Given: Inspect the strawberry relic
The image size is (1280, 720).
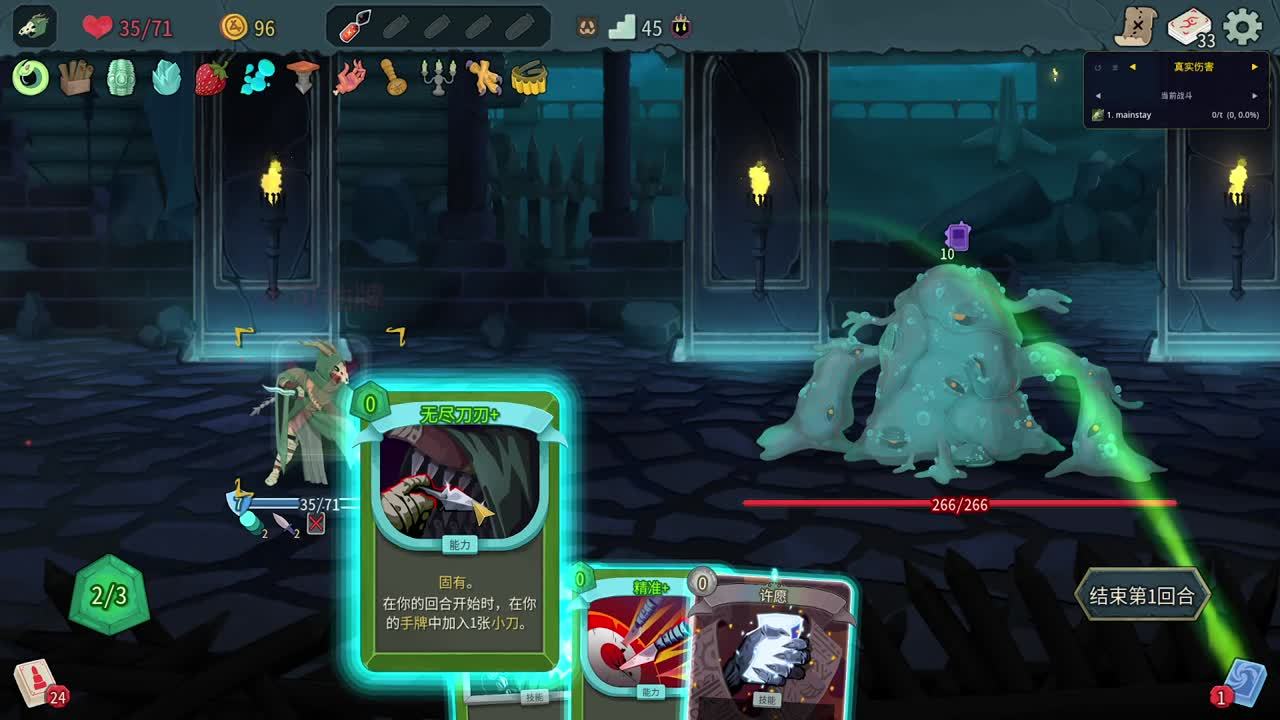Looking at the screenshot, I should [x=211, y=77].
